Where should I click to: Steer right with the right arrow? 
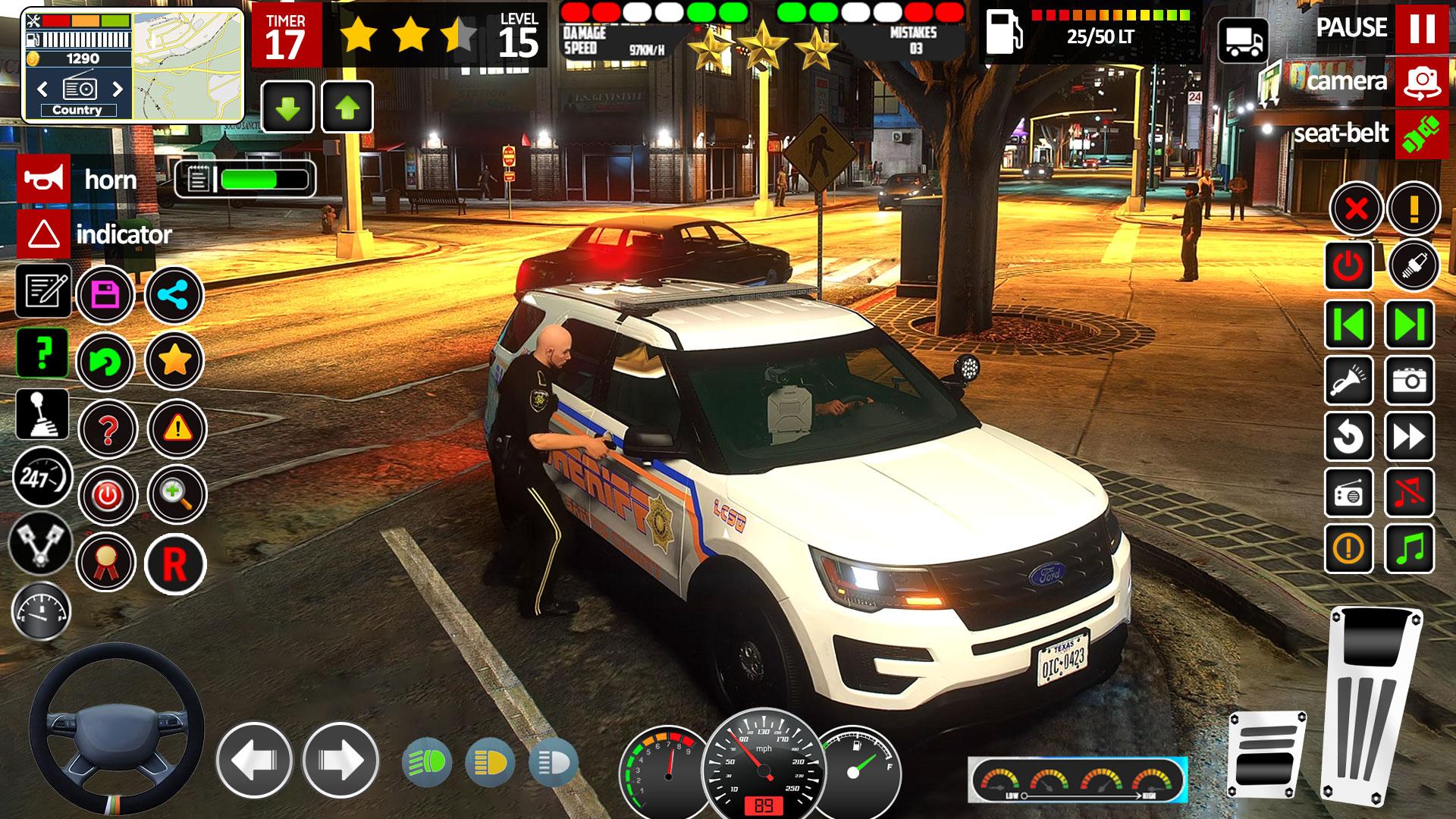tap(340, 760)
